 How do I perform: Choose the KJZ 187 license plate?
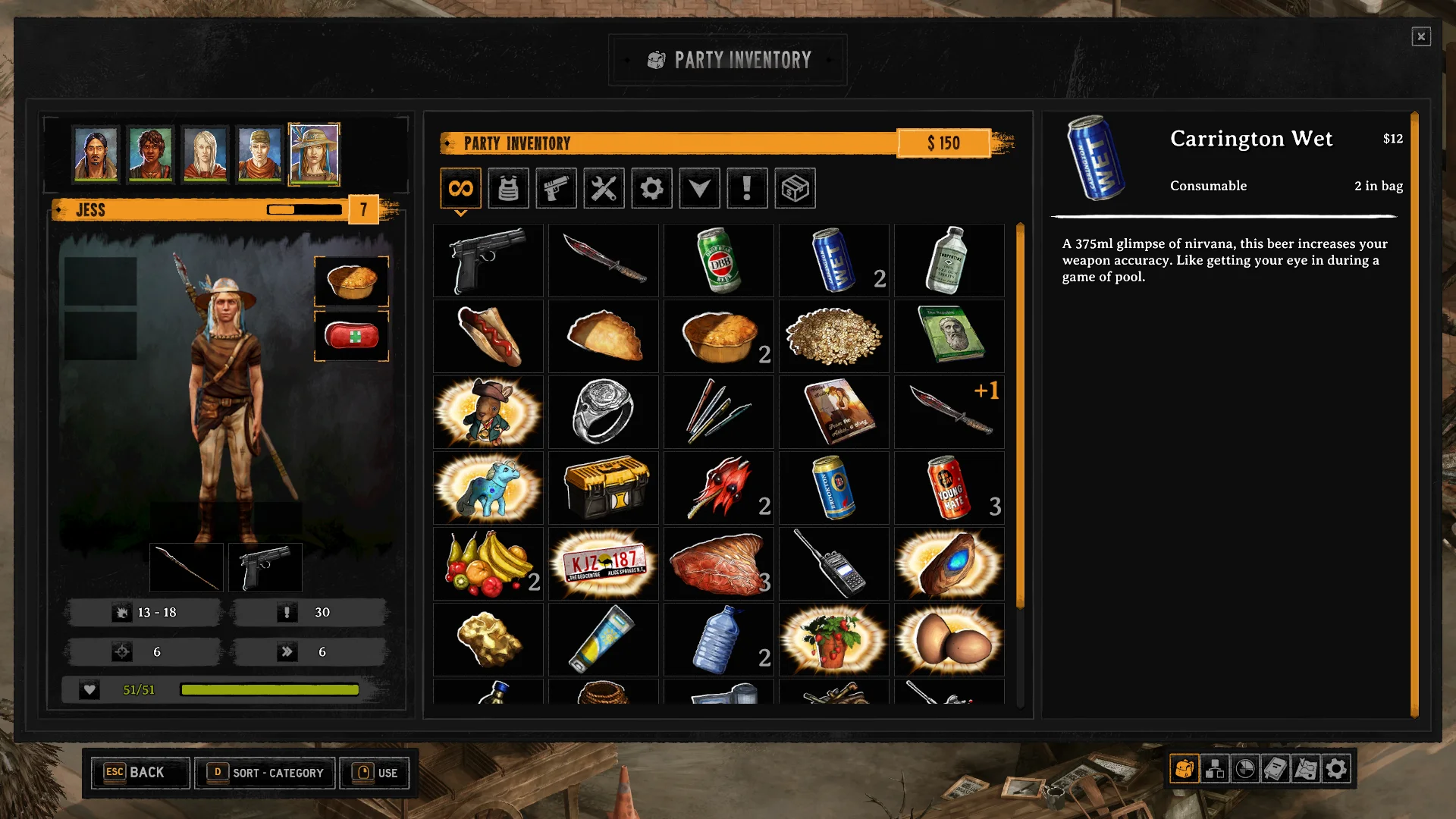click(604, 563)
